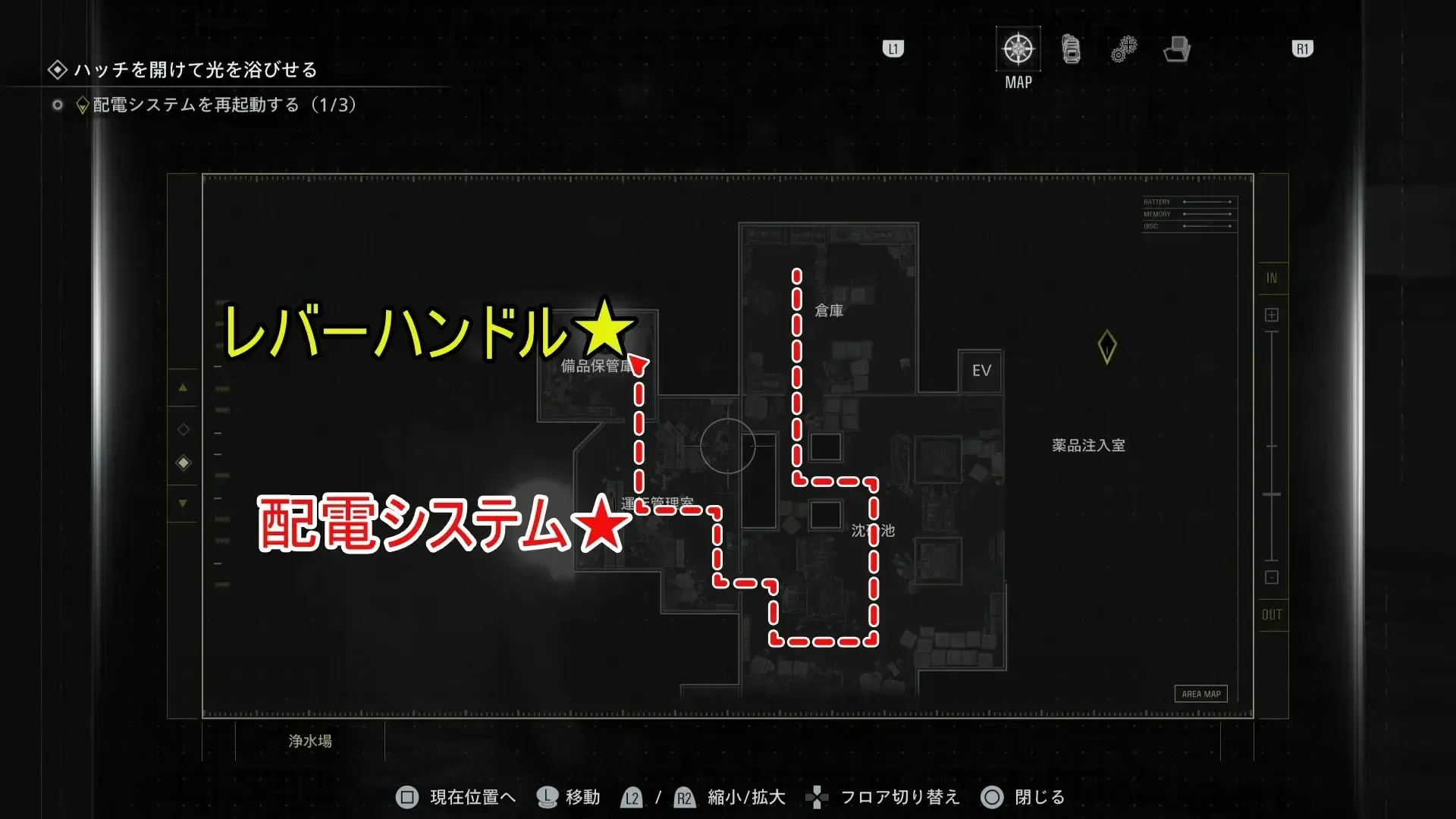Select the hollow diamond floor marker above it
This screenshot has height=819, width=1456.
183,428
